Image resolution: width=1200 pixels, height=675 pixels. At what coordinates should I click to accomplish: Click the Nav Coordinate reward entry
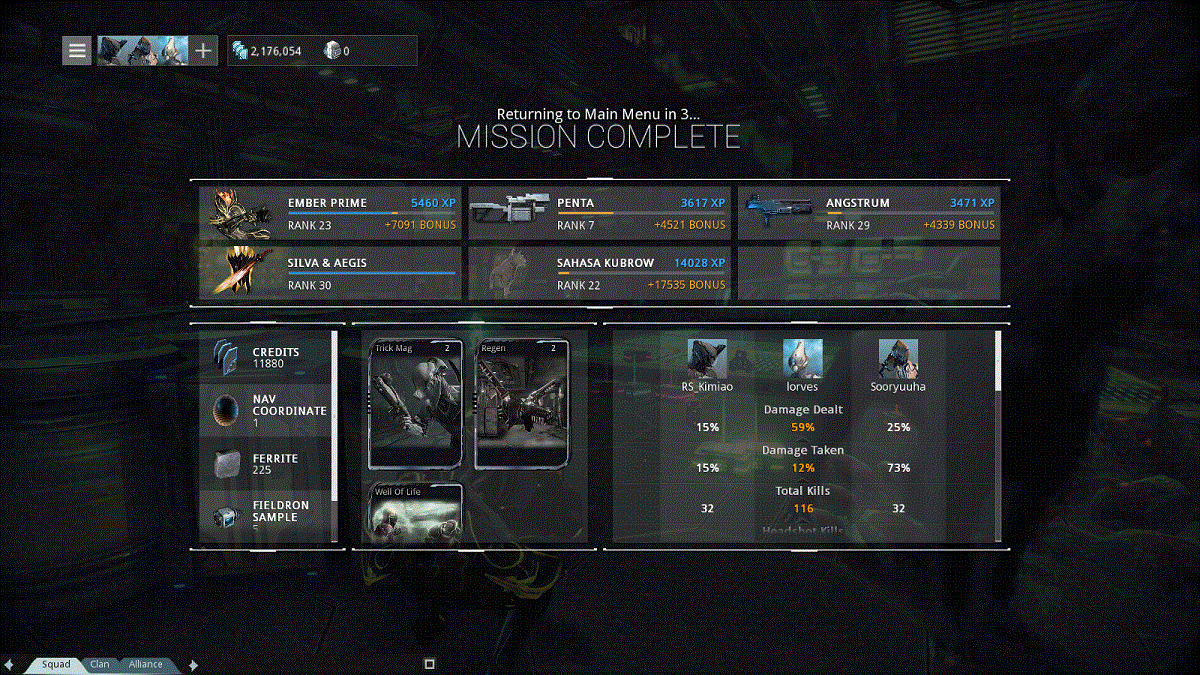pos(266,410)
